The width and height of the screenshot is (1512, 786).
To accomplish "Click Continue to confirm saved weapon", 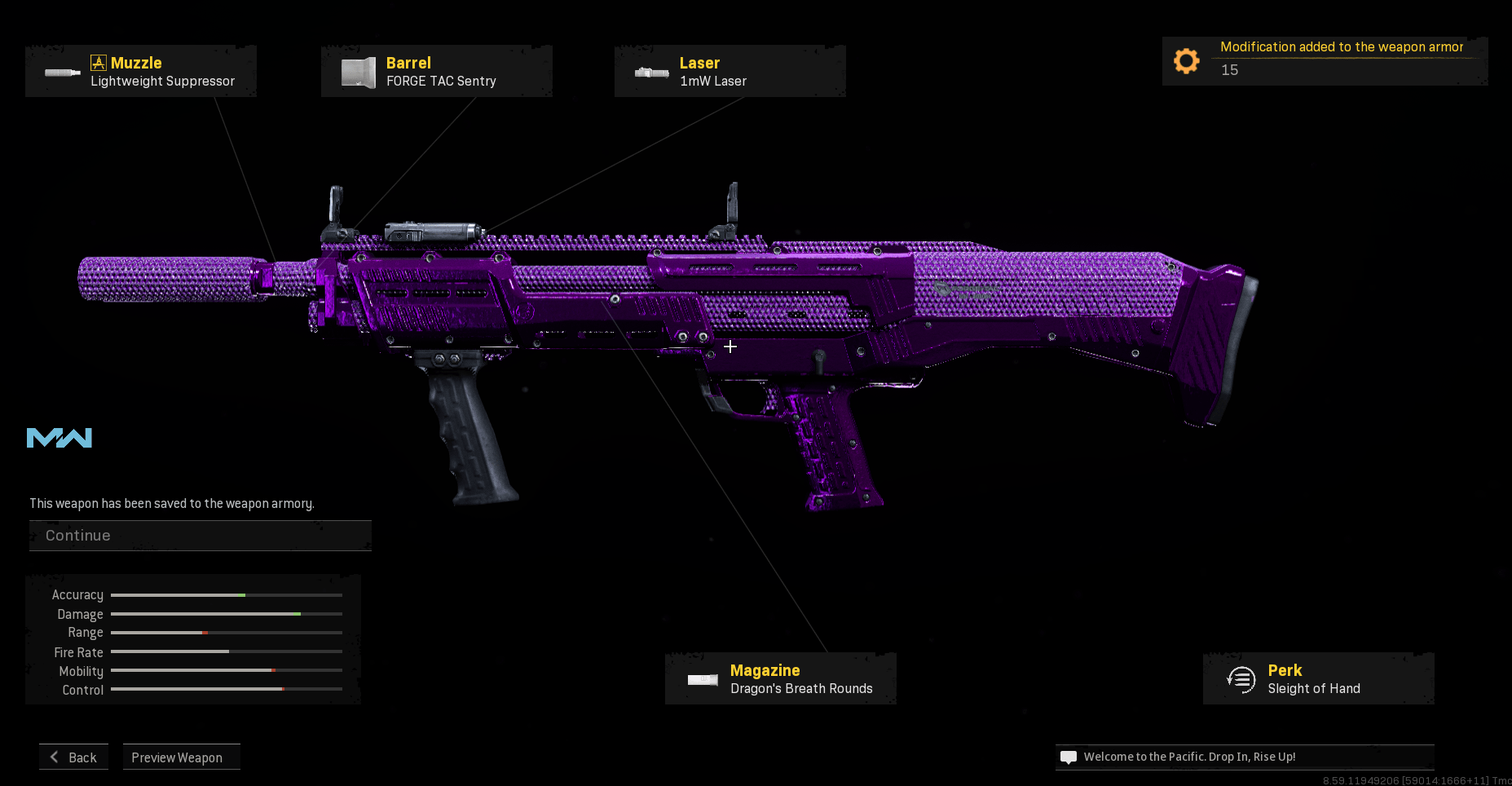I will pos(200,536).
